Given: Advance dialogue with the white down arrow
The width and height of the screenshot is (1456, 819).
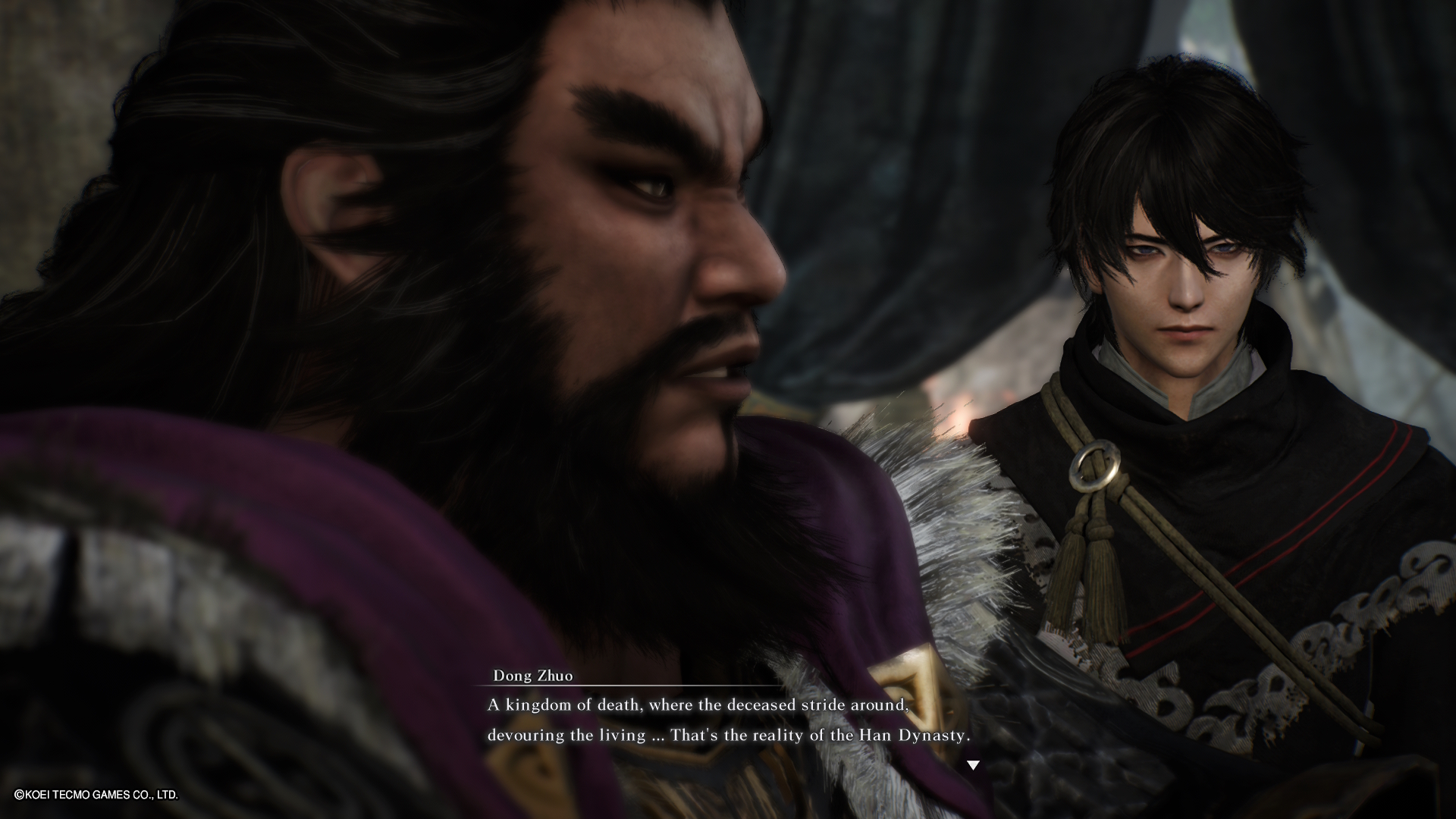Looking at the screenshot, I should tap(973, 766).
